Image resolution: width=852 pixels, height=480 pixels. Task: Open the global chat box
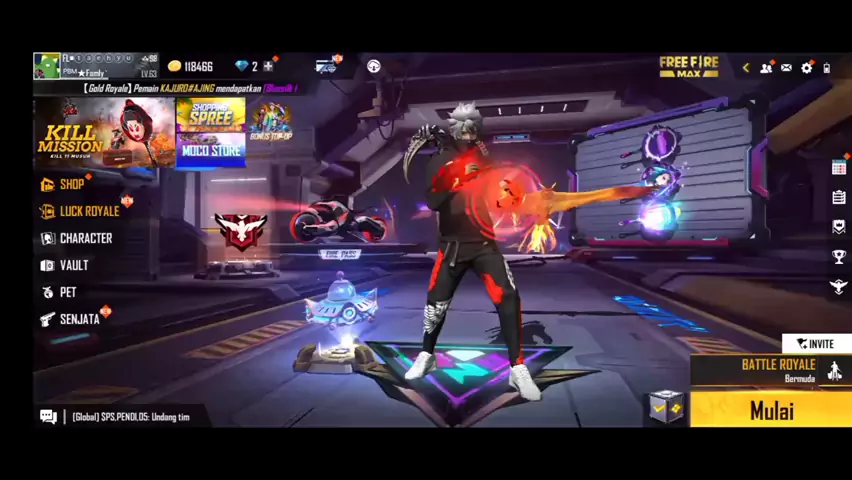point(130,417)
